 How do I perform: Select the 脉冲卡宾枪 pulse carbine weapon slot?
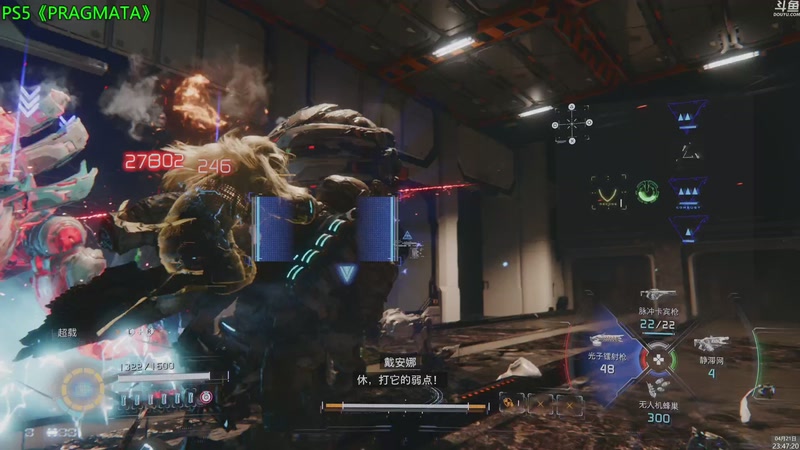pyautogui.click(x=657, y=312)
